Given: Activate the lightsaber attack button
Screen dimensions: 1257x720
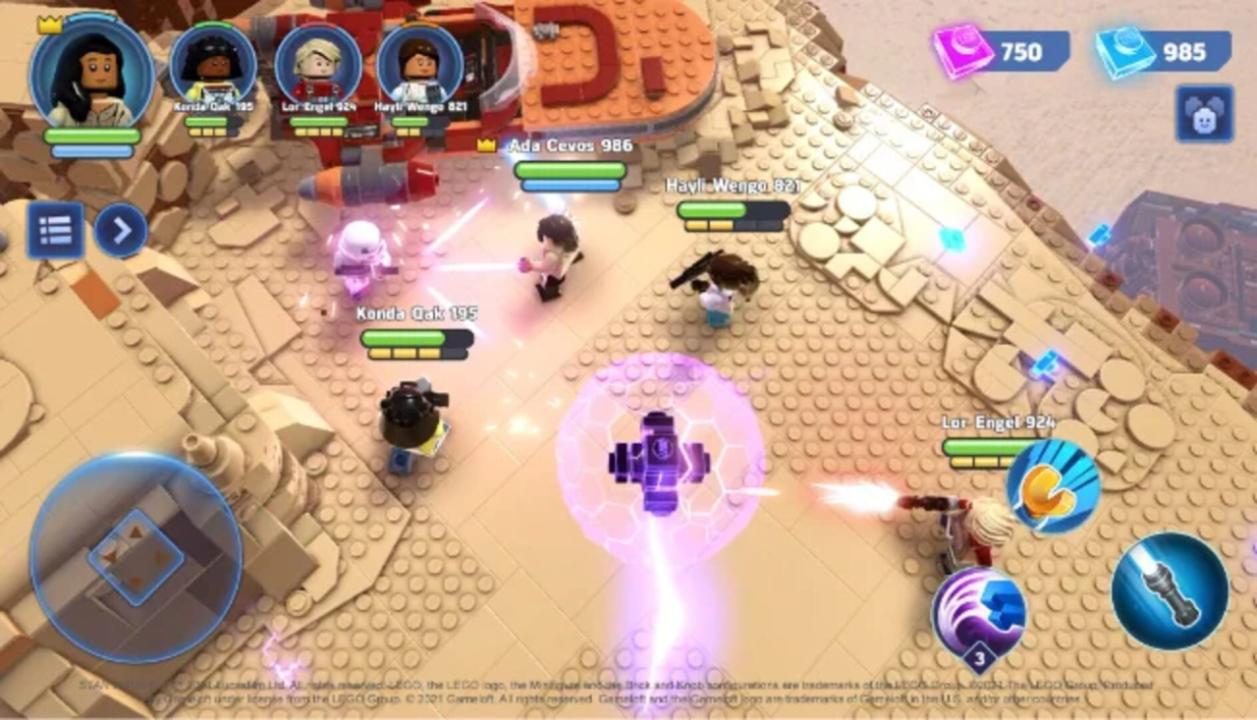Looking at the screenshot, I should tap(1169, 591).
